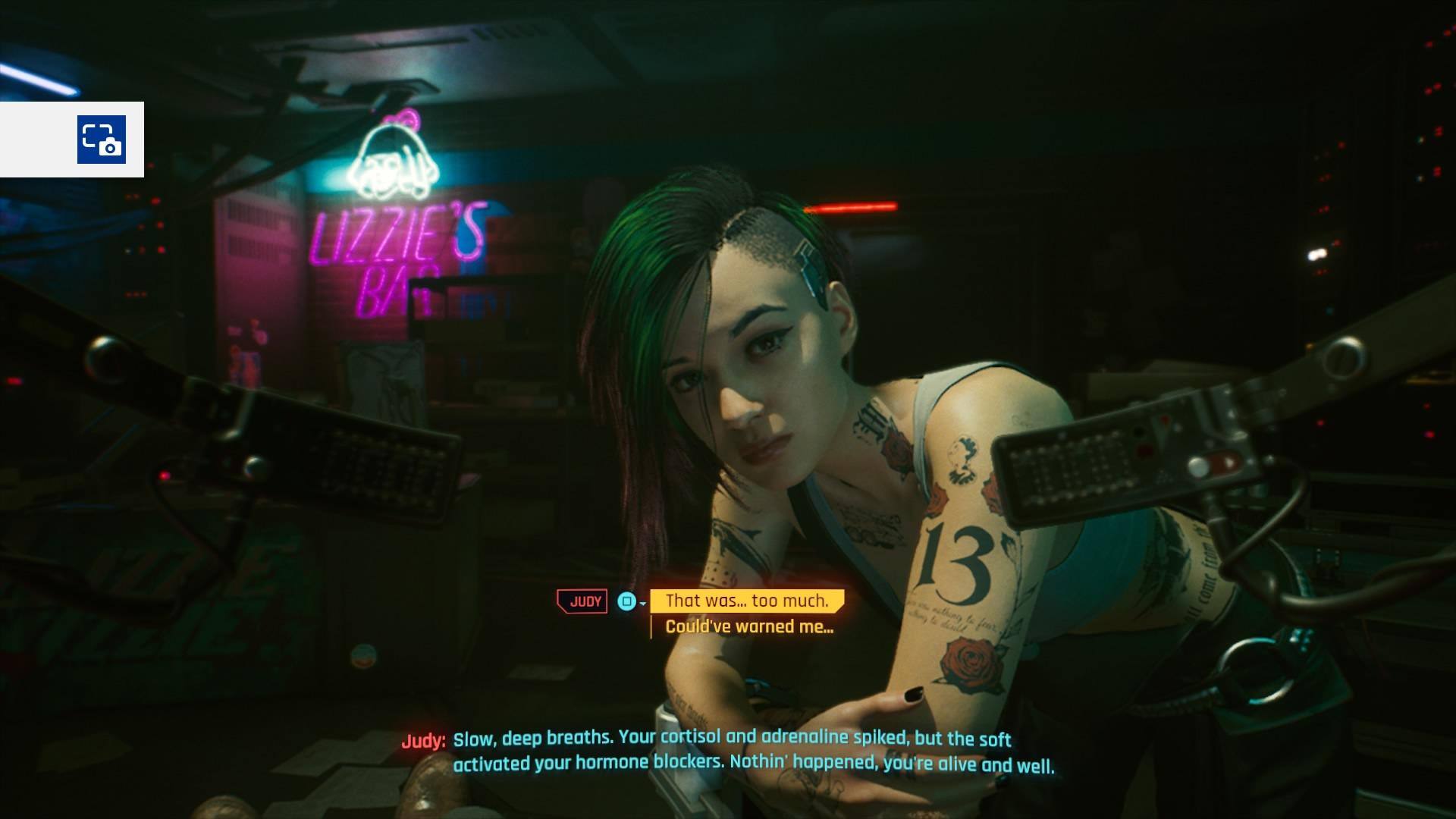
Task: Choose the "That was... too much." reply
Action: pos(747,601)
